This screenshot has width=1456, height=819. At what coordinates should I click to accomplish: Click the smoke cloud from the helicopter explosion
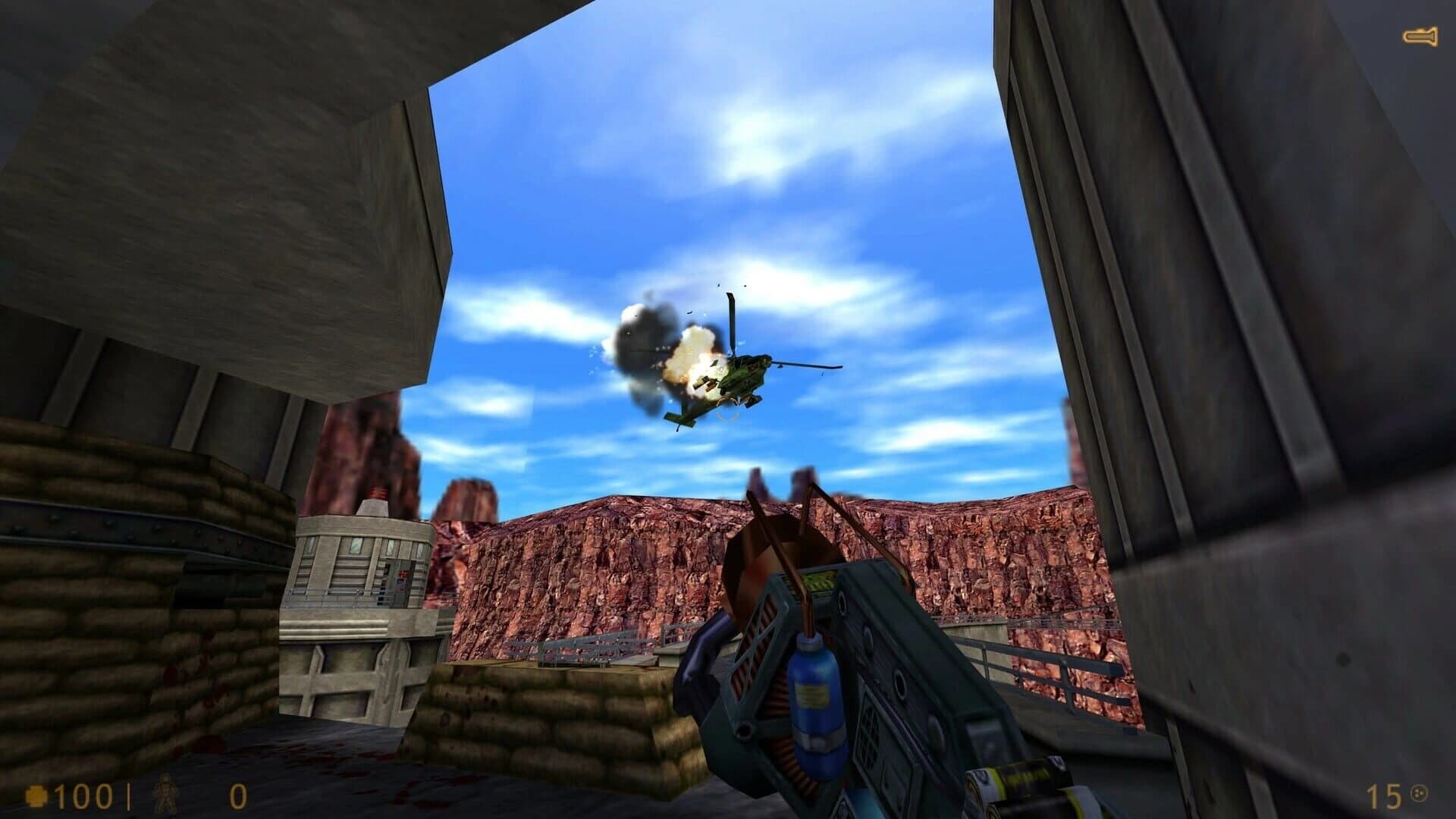click(x=641, y=334)
